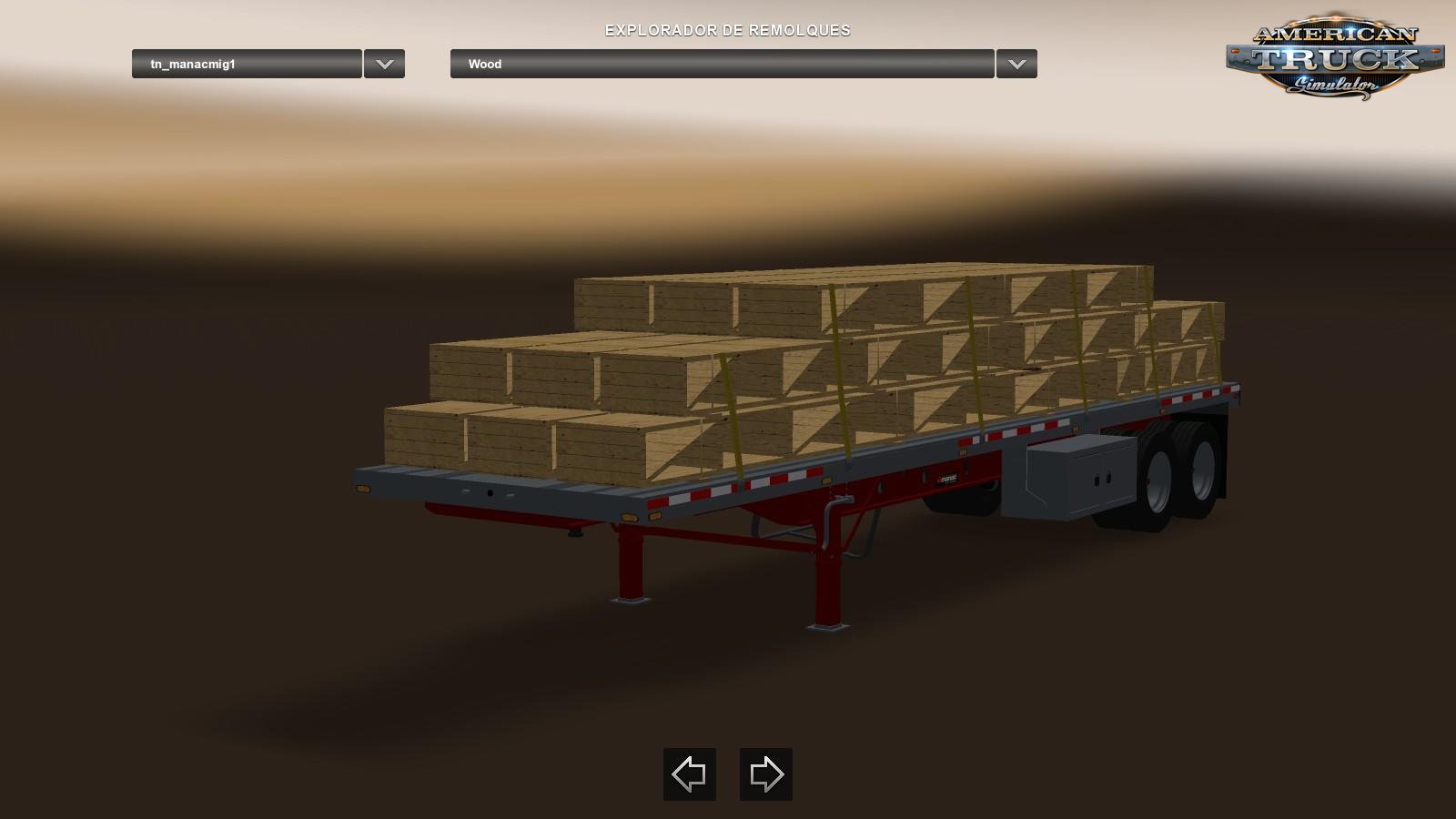Click the Wood label in cargo field
Viewport: 1456px width, 819px height.
(483, 64)
